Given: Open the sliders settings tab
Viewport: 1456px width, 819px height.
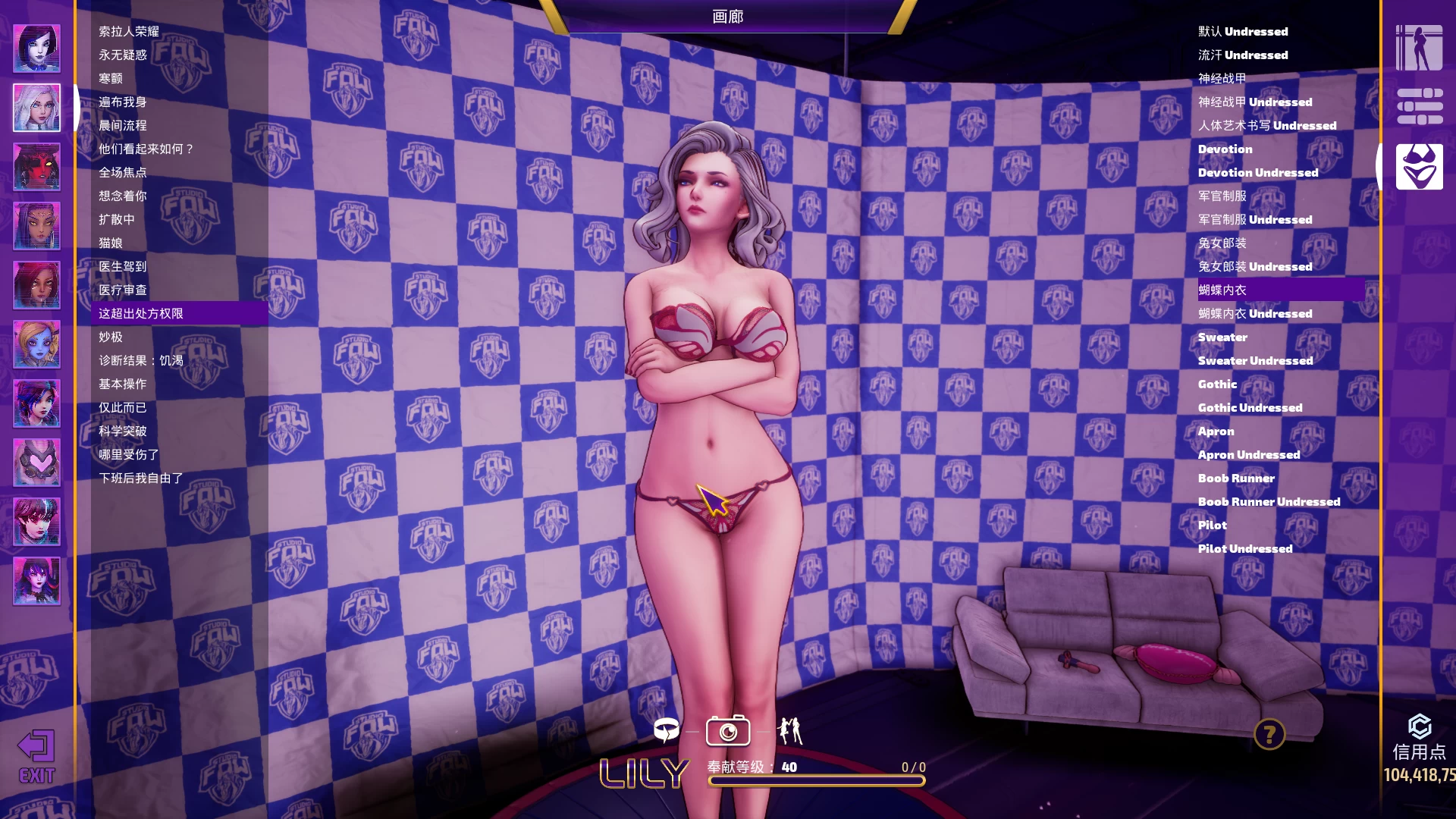Looking at the screenshot, I should 1419,107.
